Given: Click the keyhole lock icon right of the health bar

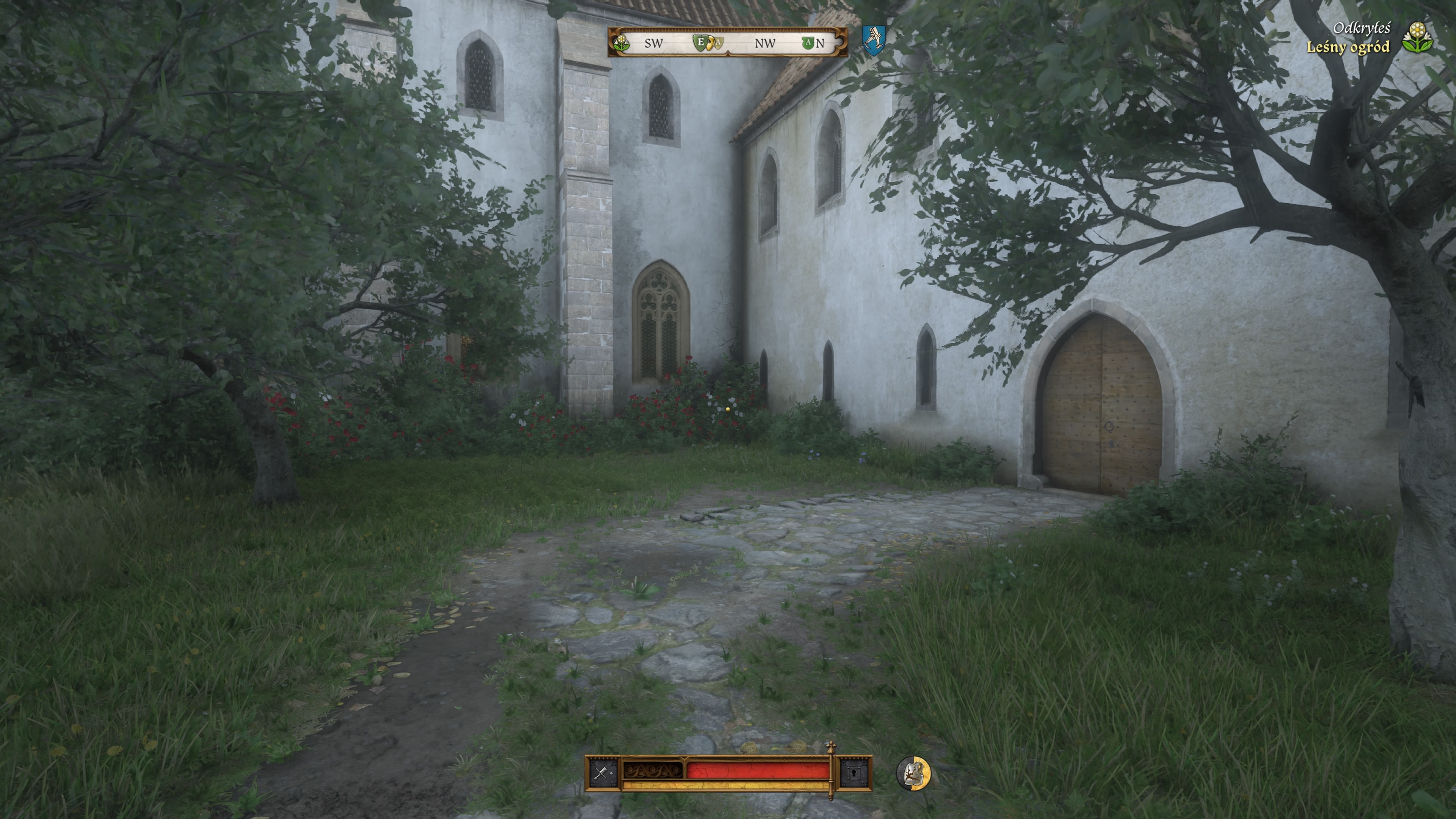Looking at the screenshot, I should tap(854, 773).
